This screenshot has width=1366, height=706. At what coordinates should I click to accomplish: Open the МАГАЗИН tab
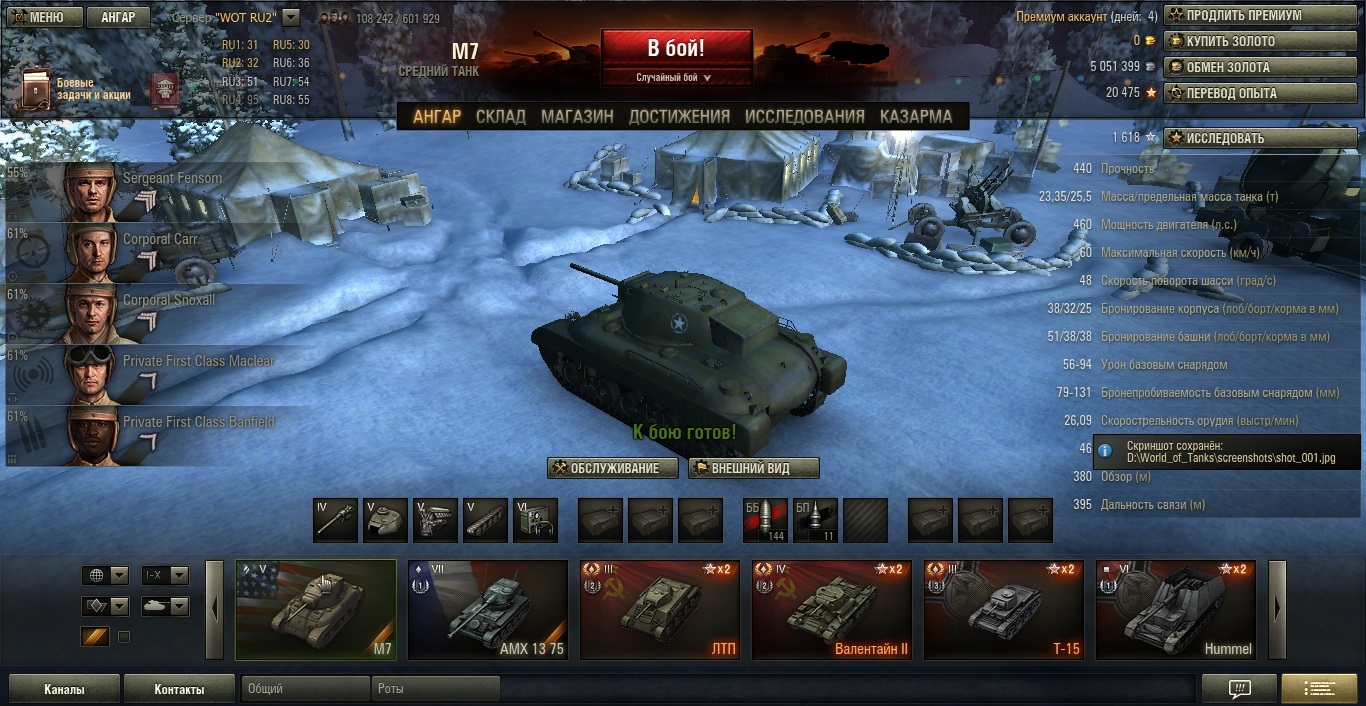[577, 116]
